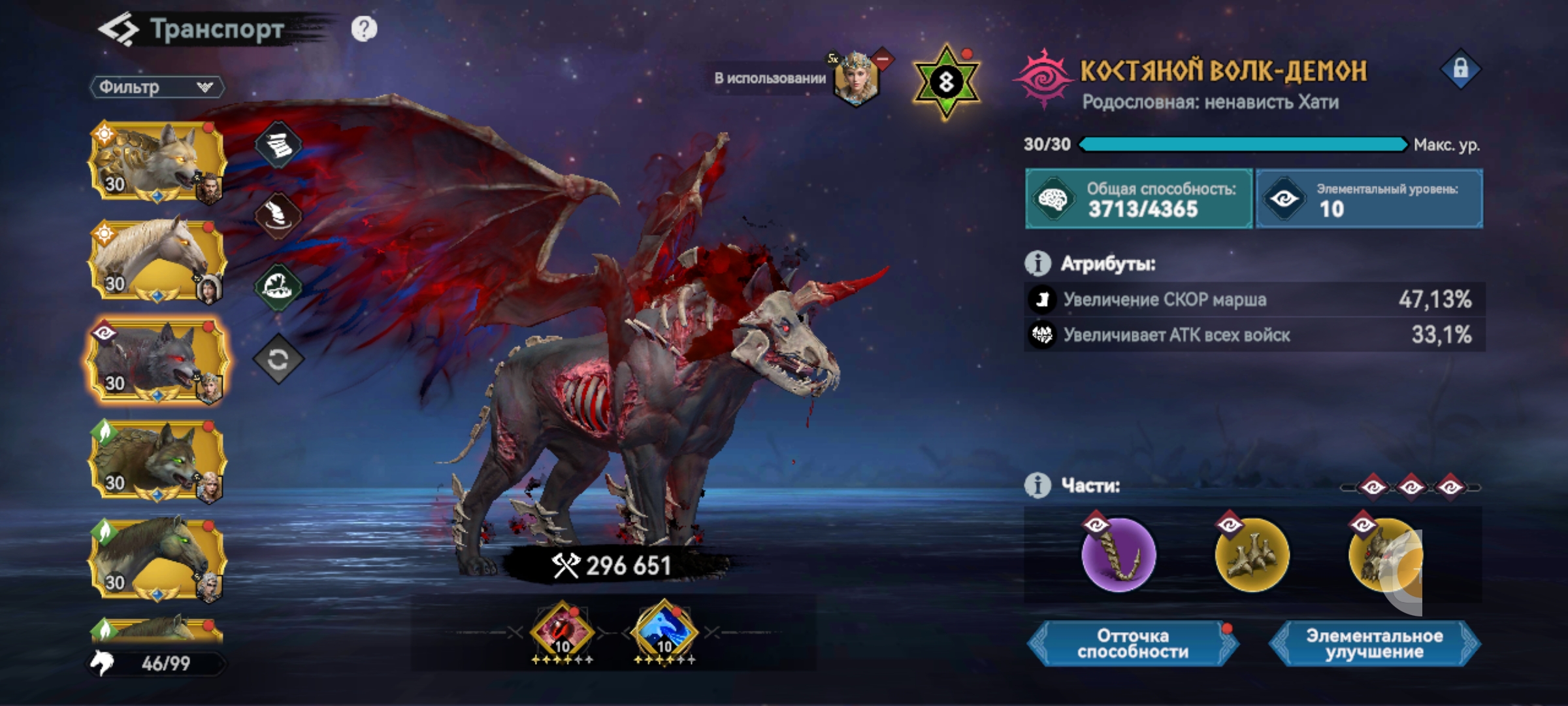Open Элементальное улучшение
The image size is (1568, 706).
(1375, 644)
